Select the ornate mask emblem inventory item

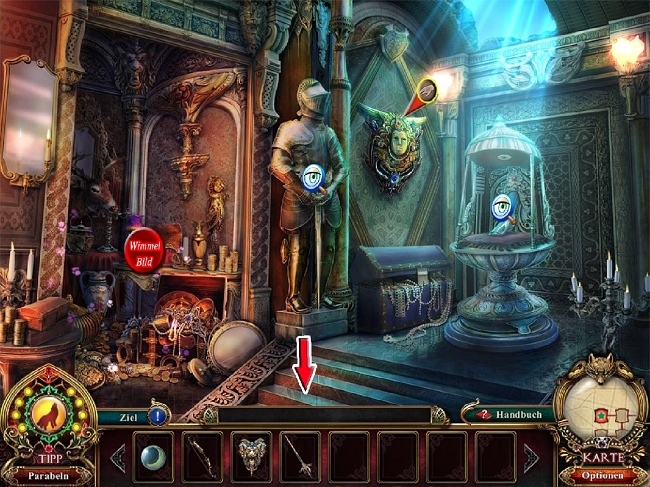click(x=251, y=457)
